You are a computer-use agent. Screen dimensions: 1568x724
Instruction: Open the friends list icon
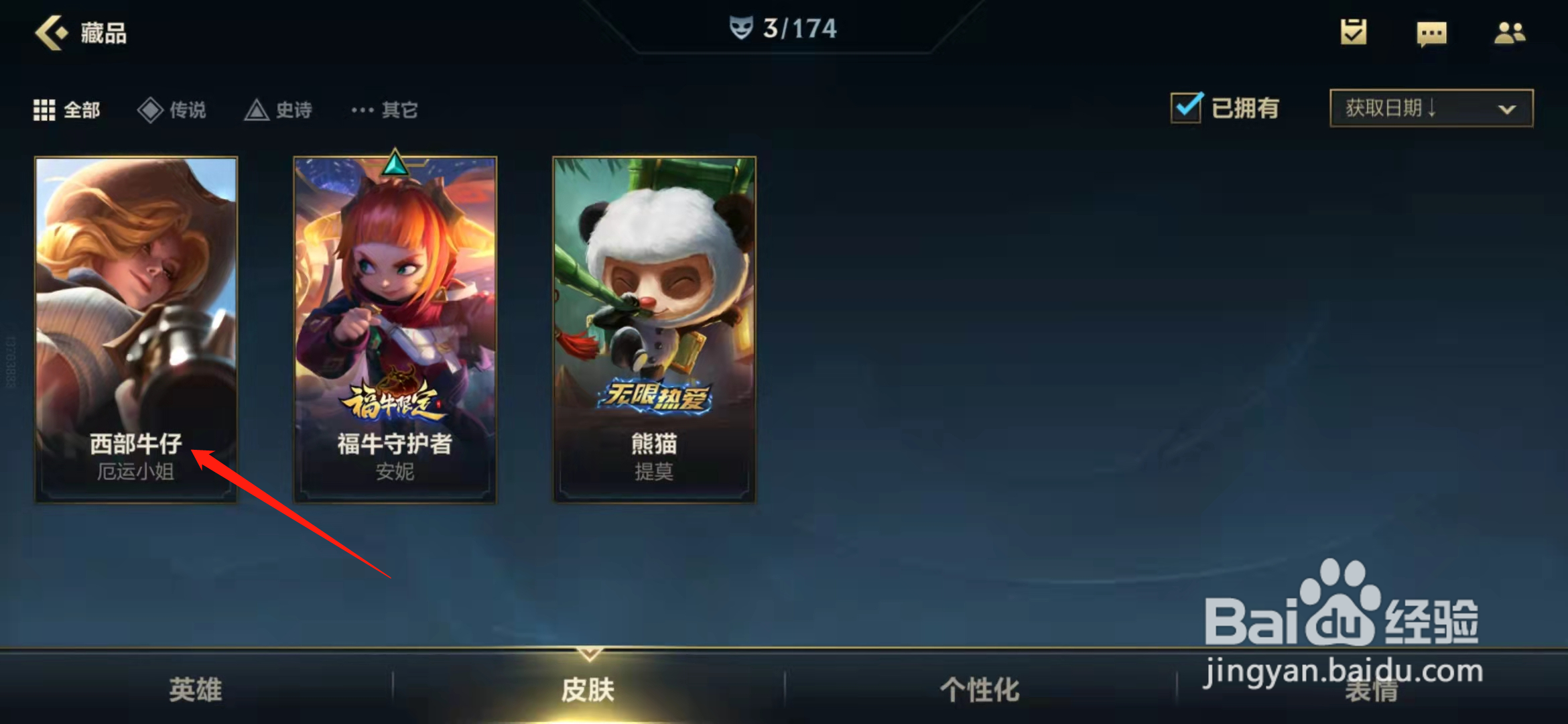point(1509,34)
